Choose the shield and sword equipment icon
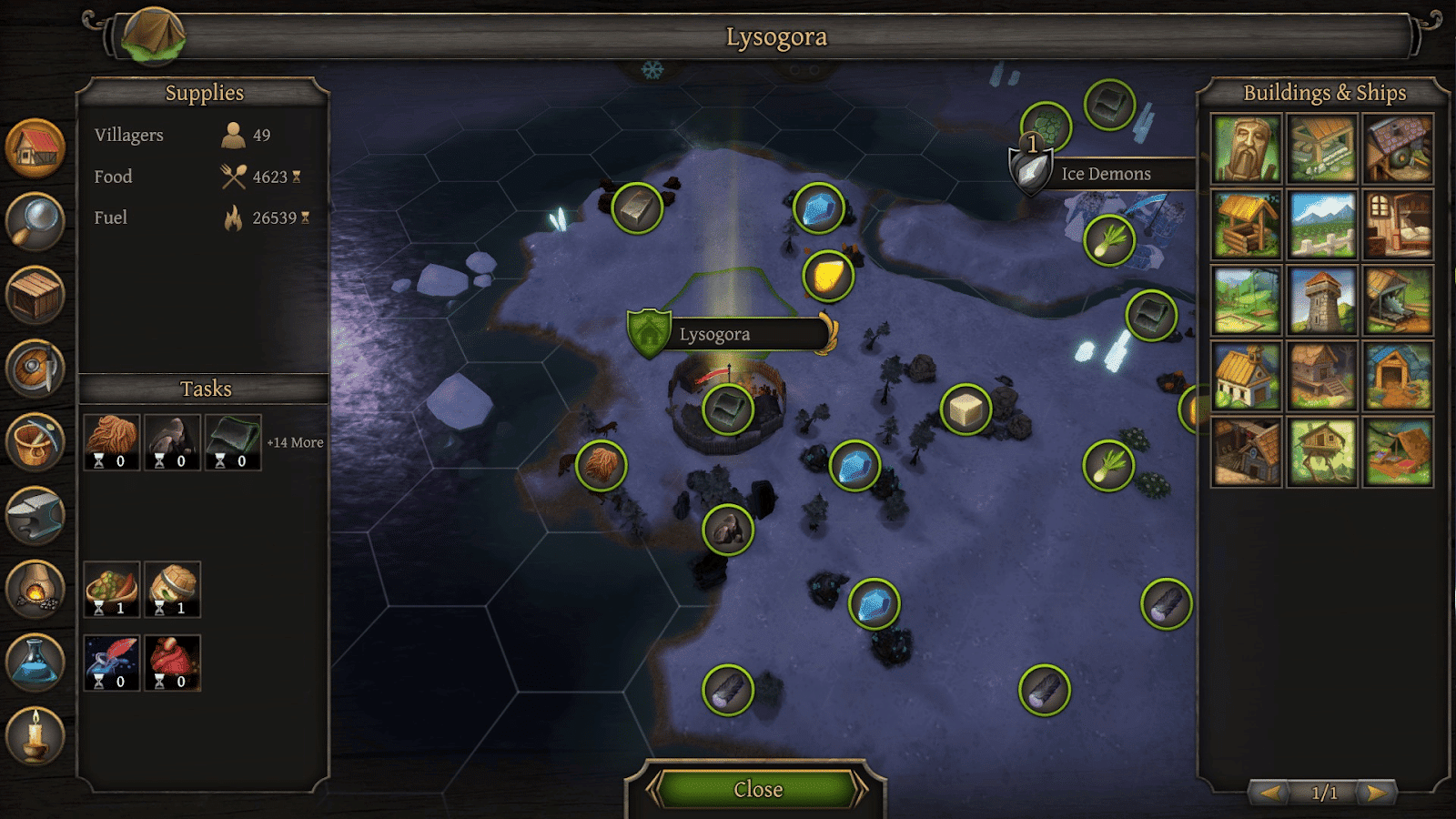The height and width of the screenshot is (819, 1456). click(x=35, y=369)
